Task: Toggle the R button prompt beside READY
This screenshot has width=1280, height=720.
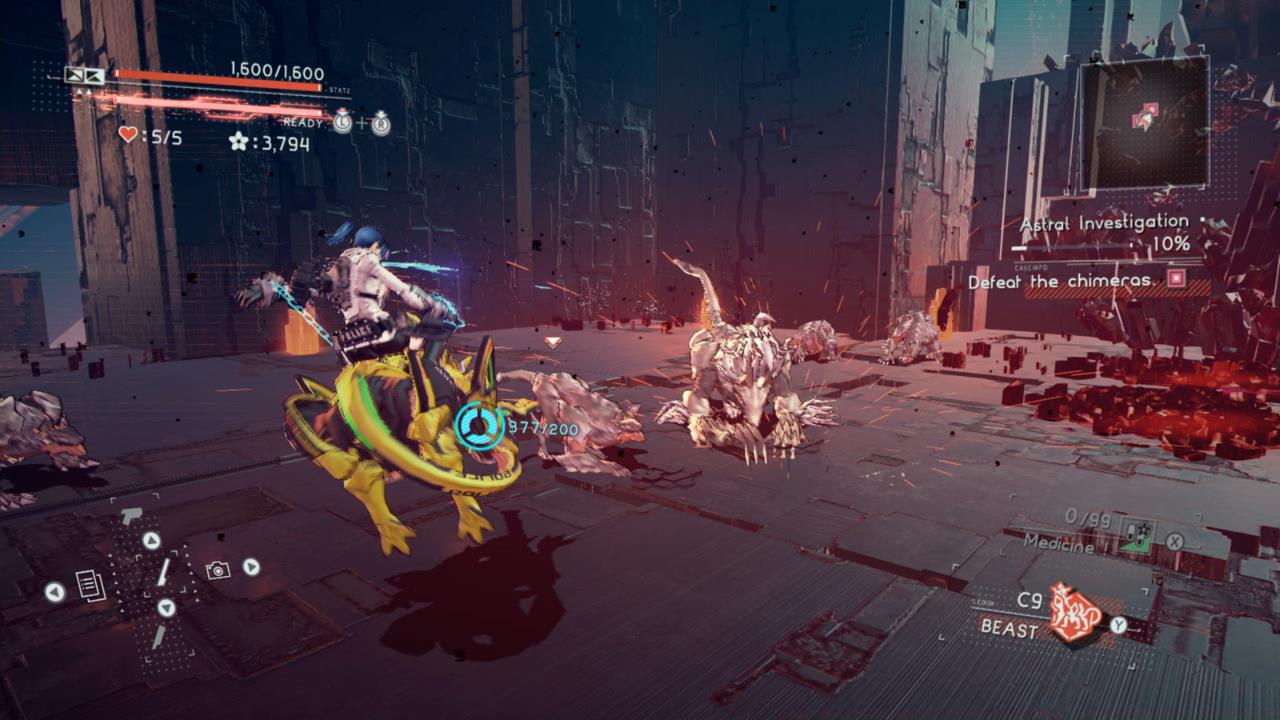Action: pos(382,125)
